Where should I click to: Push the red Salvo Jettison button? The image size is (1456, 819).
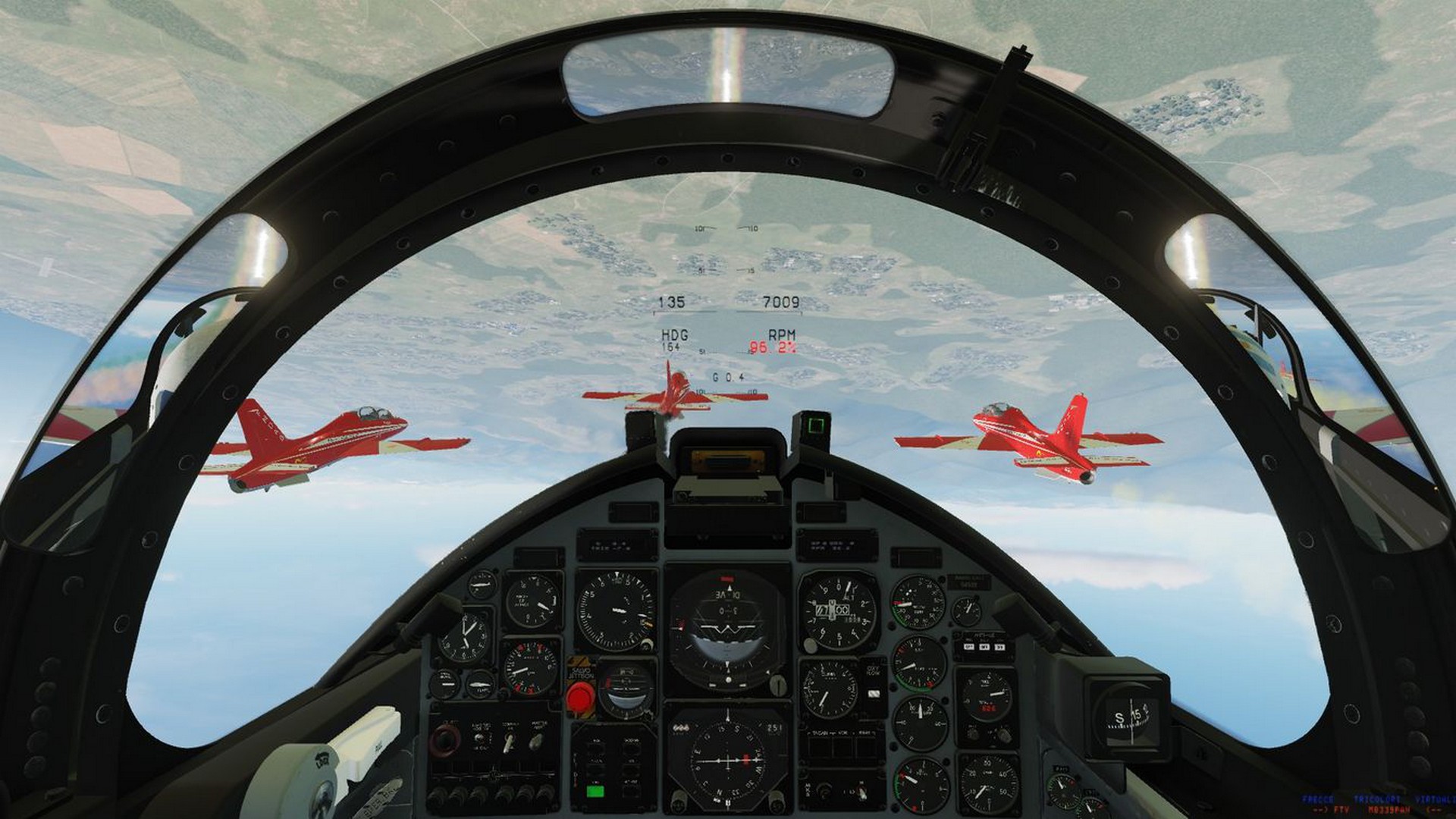(581, 694)
